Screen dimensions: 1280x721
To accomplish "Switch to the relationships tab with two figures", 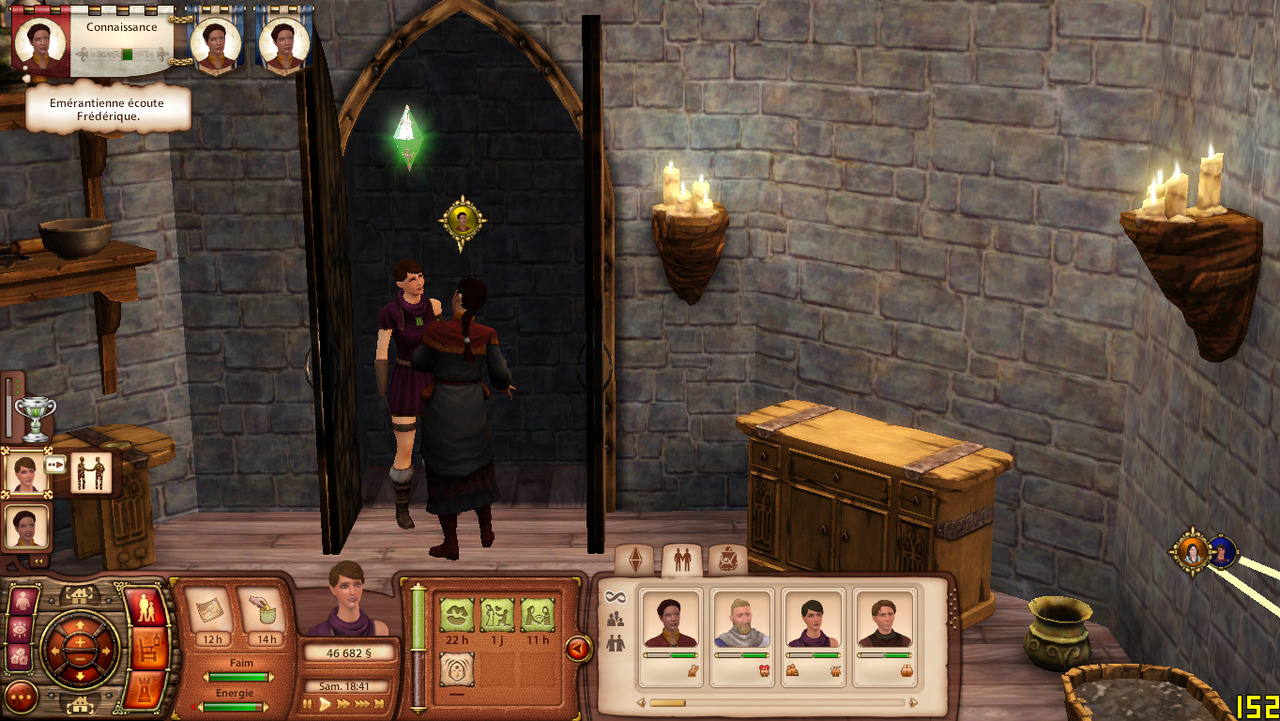I will (x=683, y=561).
